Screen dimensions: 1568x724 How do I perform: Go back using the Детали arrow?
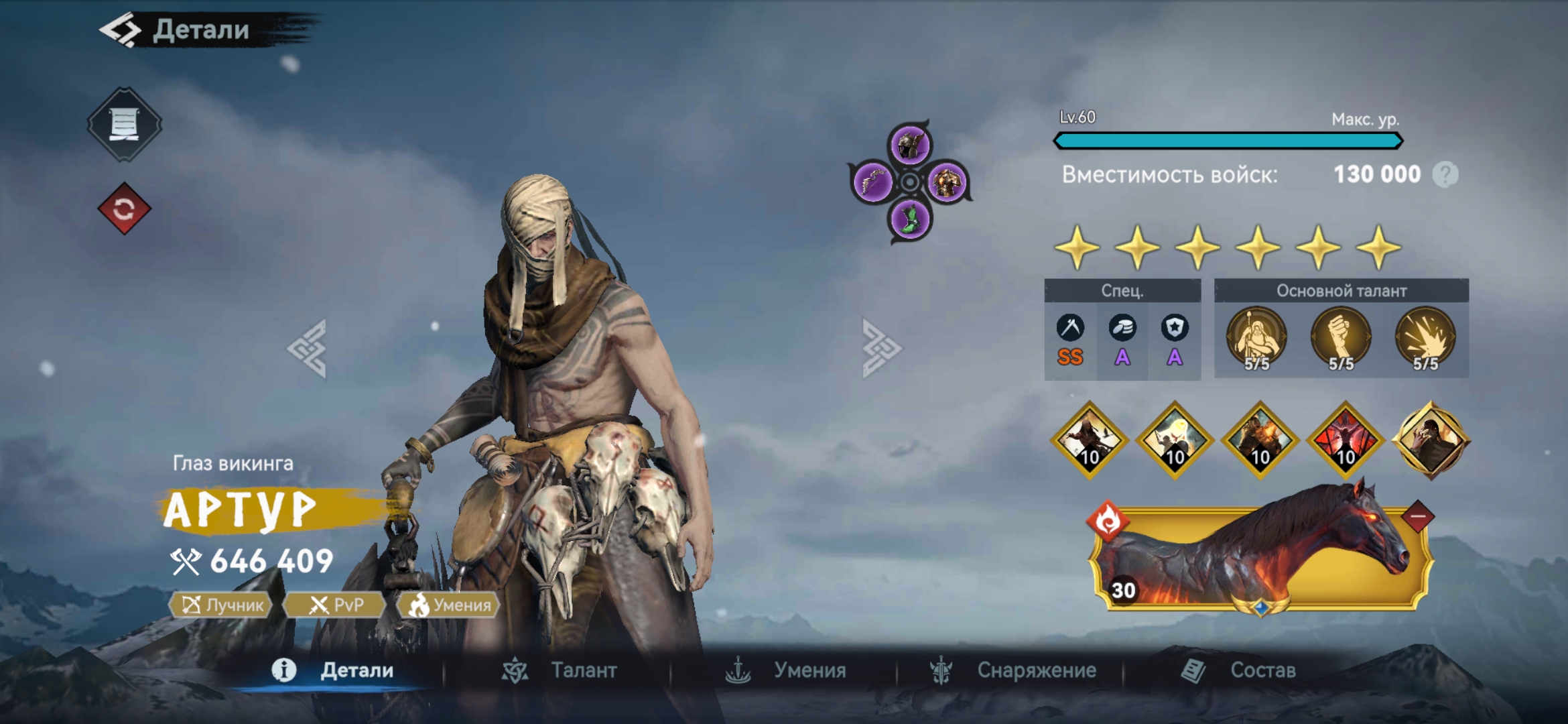[x=121, y=30]
